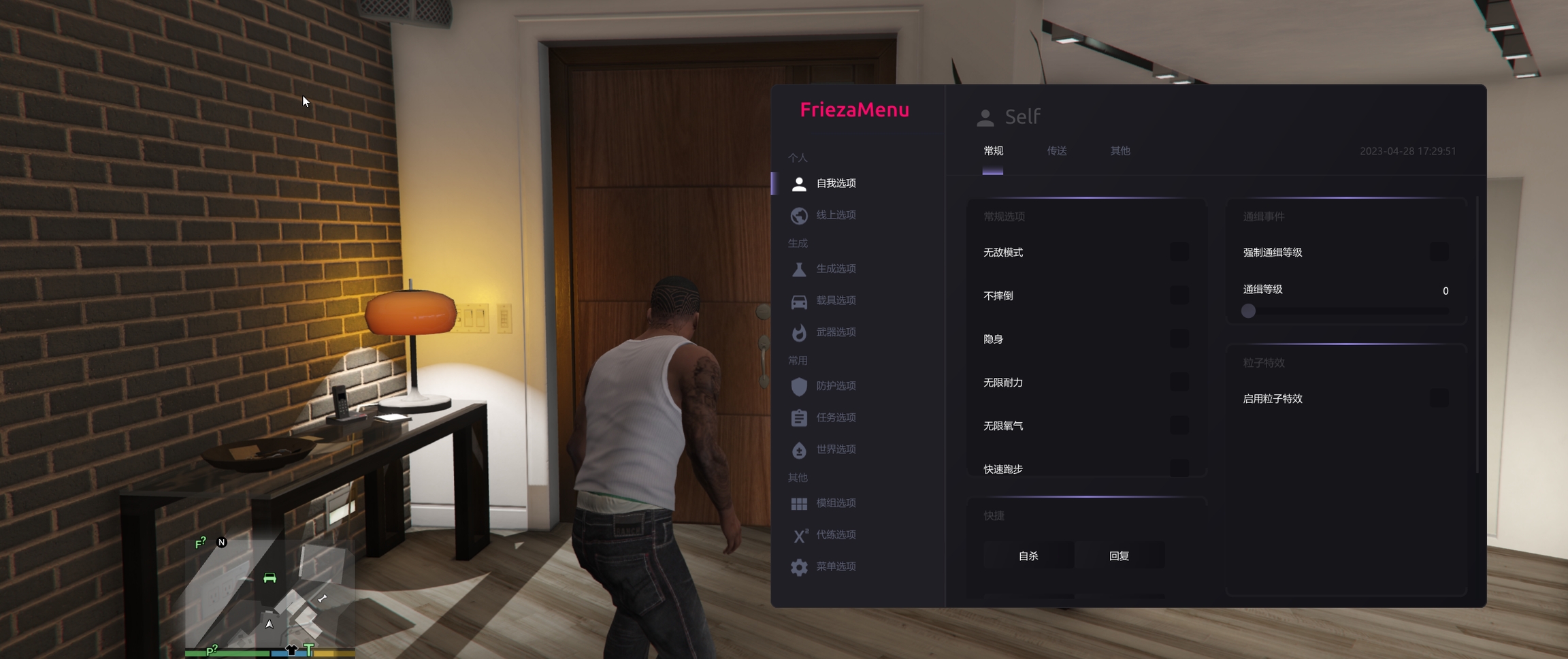Select 任务选项 mission options

coord(835,417)
